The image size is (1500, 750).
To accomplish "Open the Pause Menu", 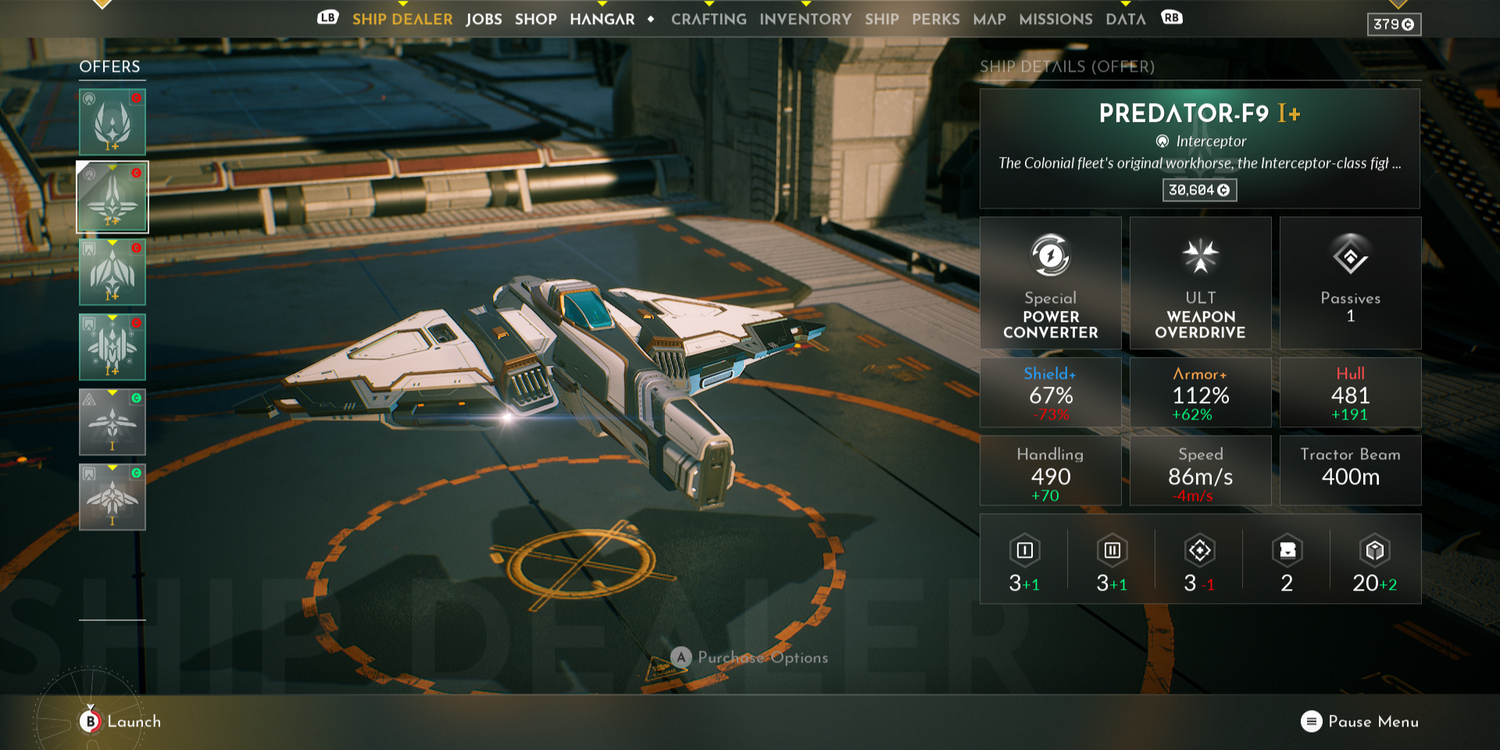I will pos(1360,721).
